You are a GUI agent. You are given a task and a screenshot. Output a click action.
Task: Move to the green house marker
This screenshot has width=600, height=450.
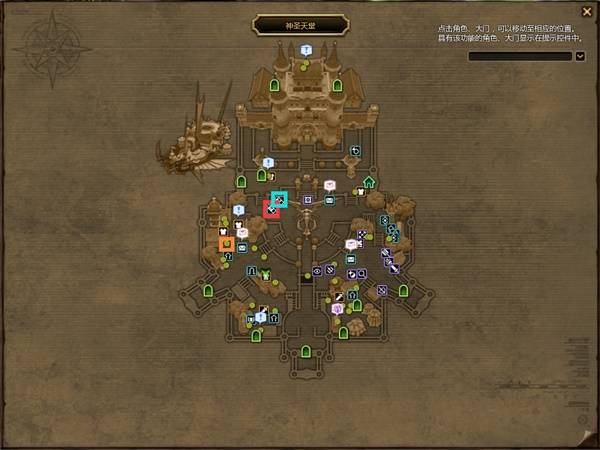369,182
